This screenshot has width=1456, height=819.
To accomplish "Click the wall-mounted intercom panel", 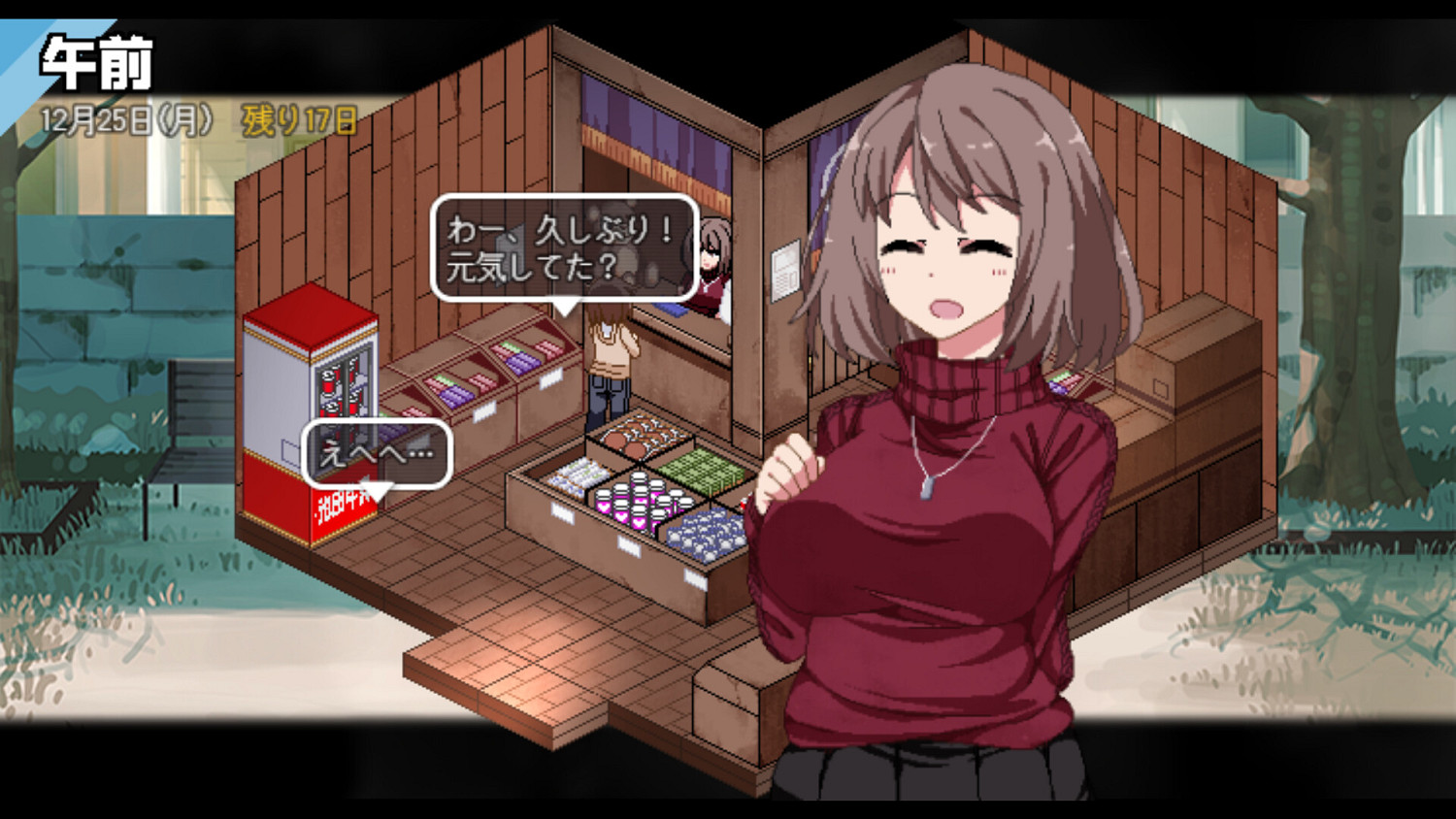I will click(782, 272).
